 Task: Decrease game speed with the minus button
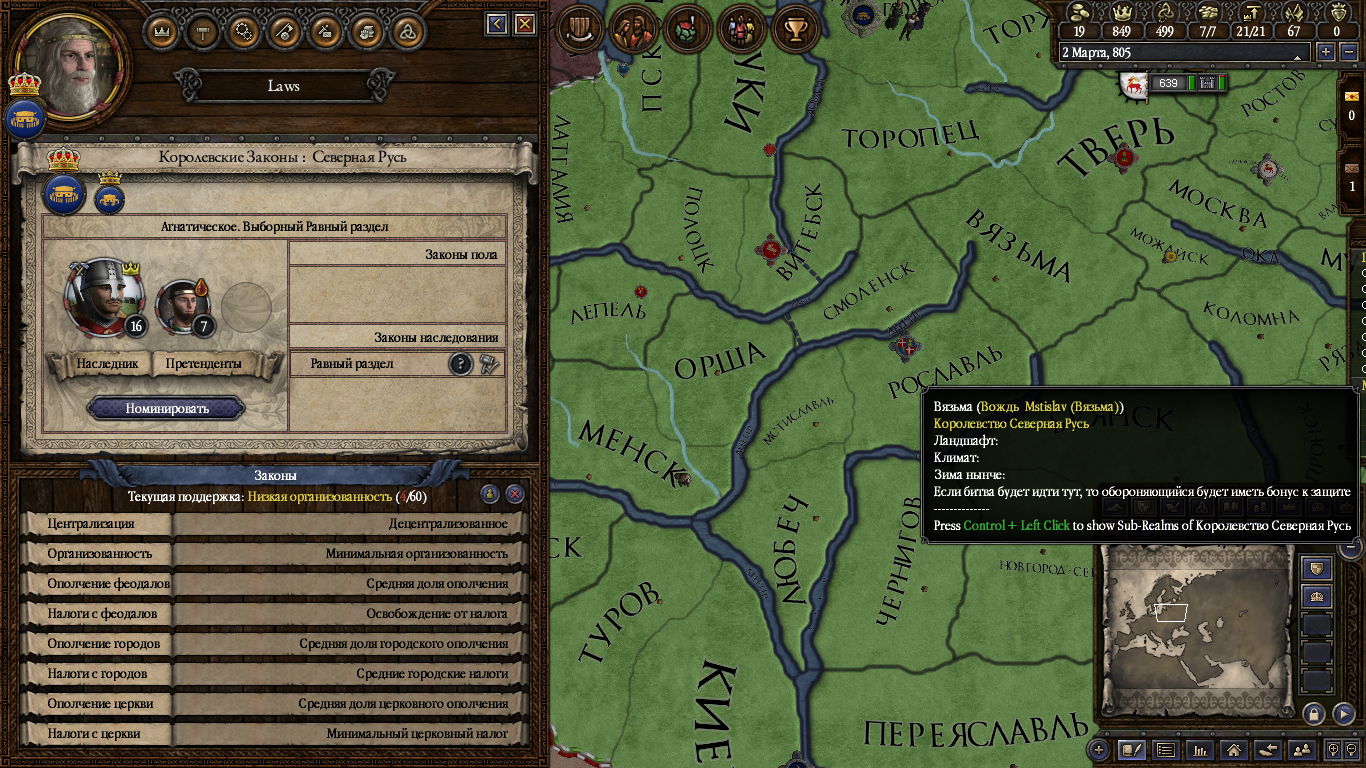tap(1346, 52)
